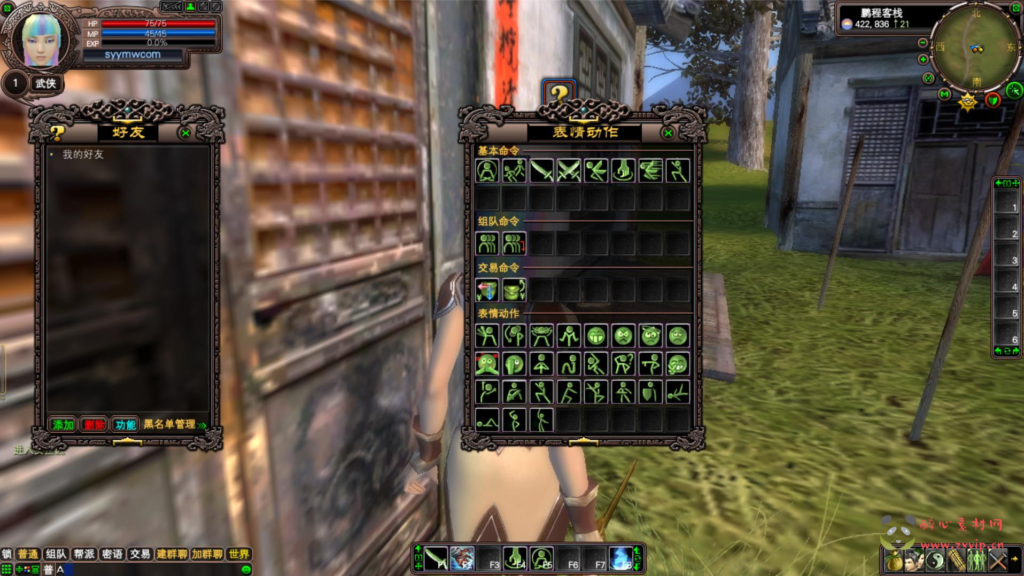Choose the 密语 whisper chat channel
Viewport: 1024px width, 576px height.
(x=112, y=554)
